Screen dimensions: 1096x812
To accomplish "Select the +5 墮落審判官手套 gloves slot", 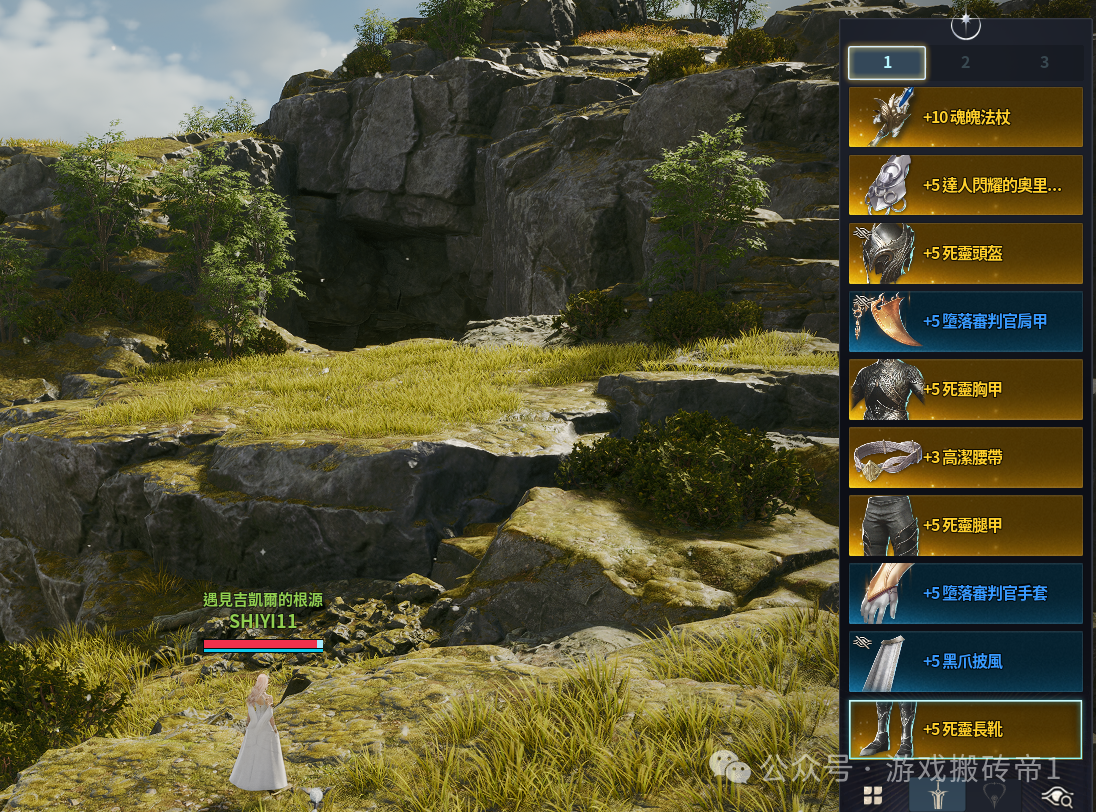I will tap(965, 593).
